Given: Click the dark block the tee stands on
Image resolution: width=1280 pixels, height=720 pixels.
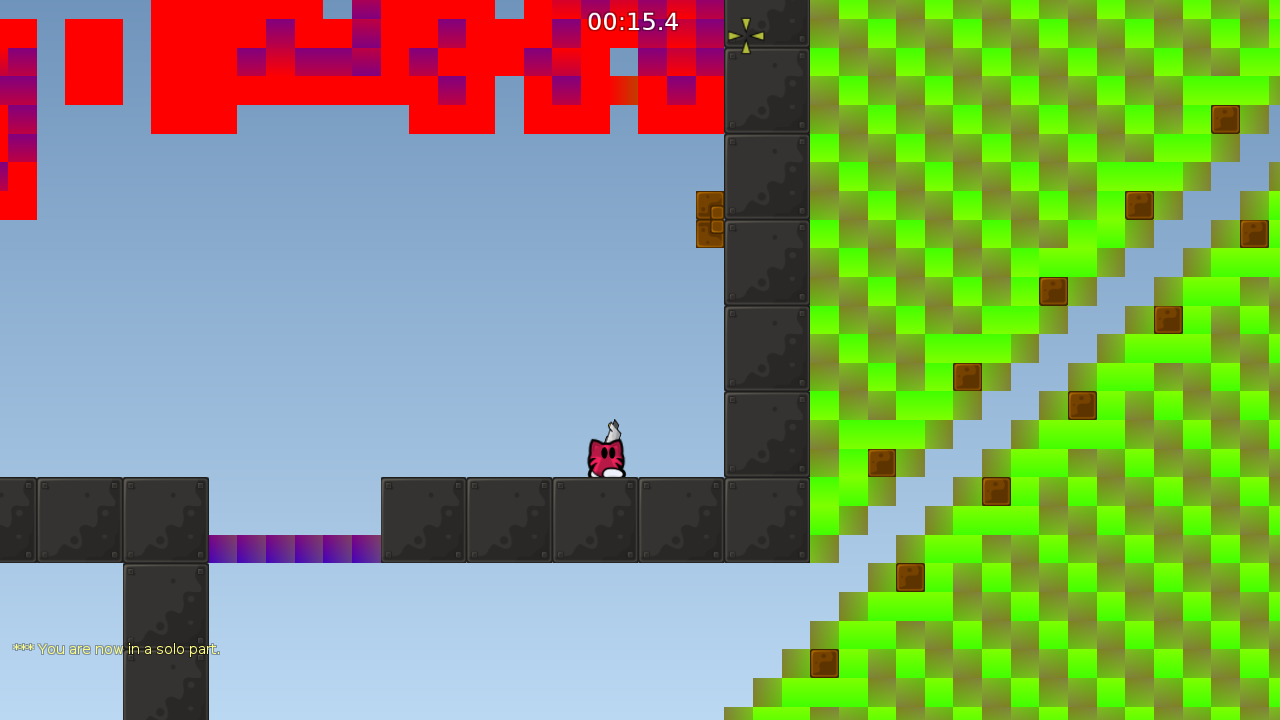Looking at the screenshot, I should pyautogui.click(x=596, y=518).
